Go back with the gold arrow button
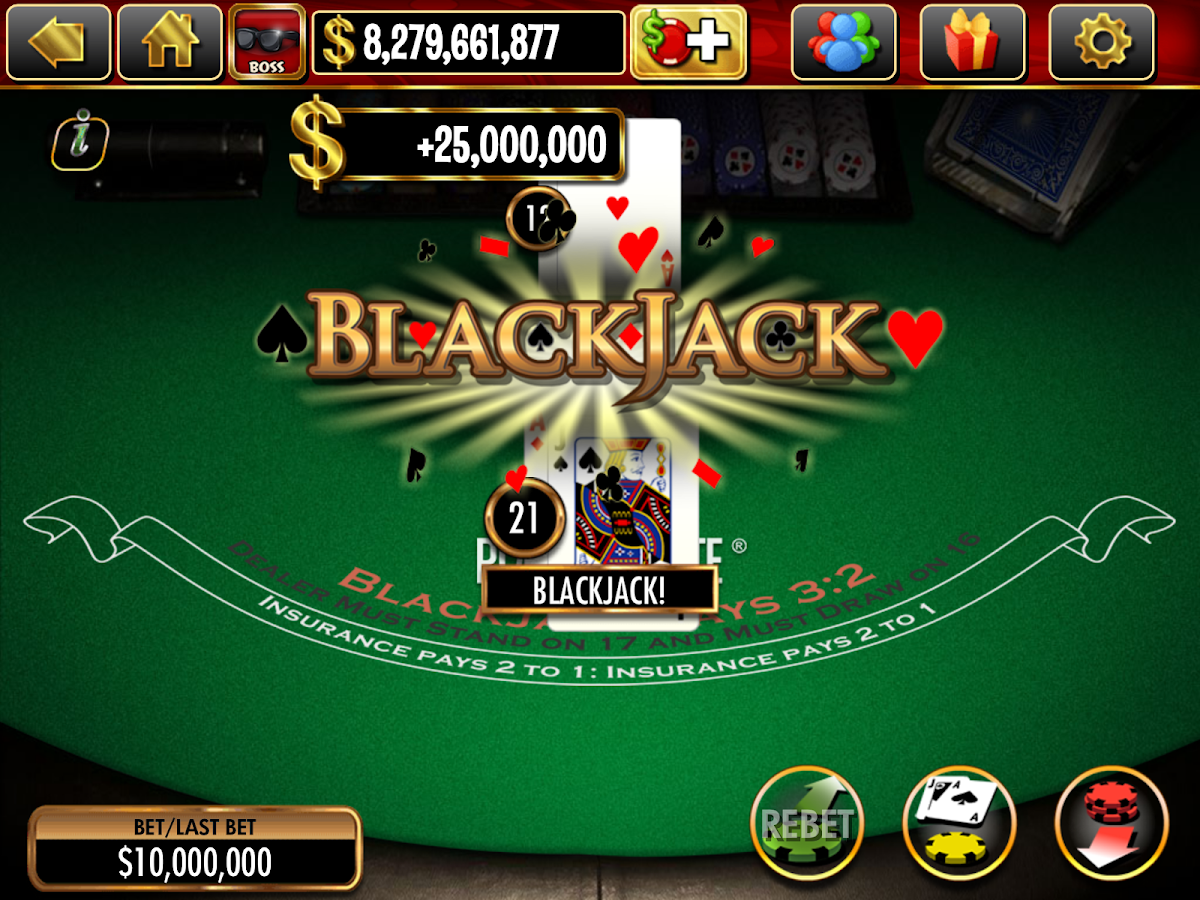Viewport: 1200px width, 900px height. (56, 43)
